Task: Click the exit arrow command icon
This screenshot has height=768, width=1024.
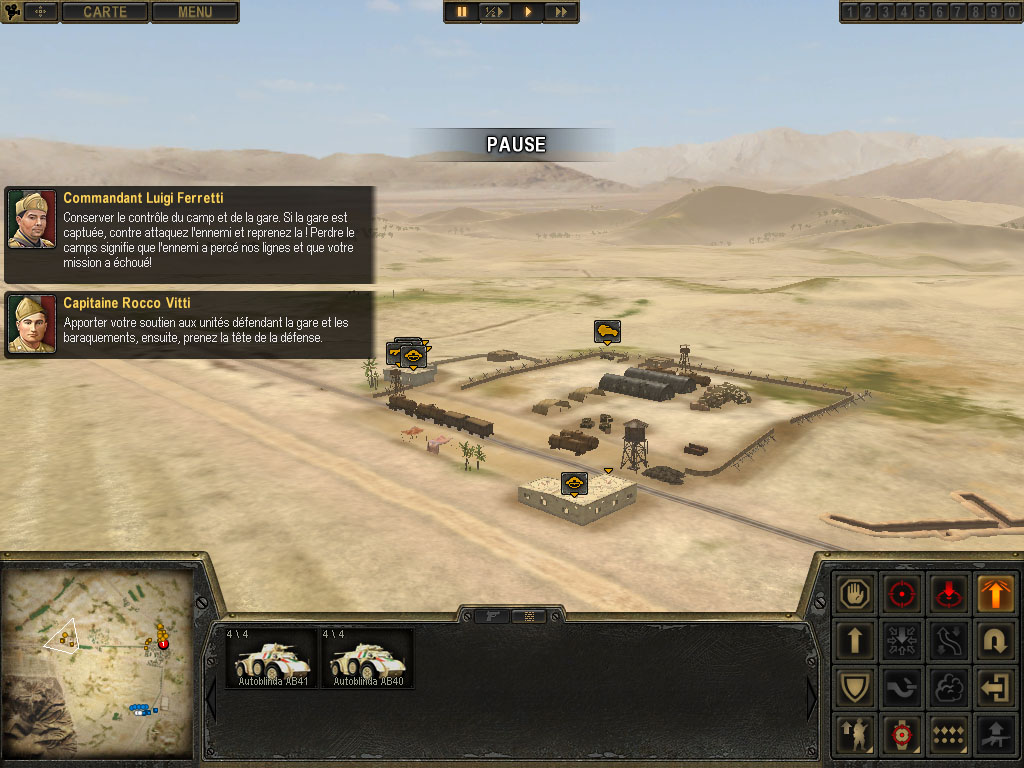Action: coord(995,688)
